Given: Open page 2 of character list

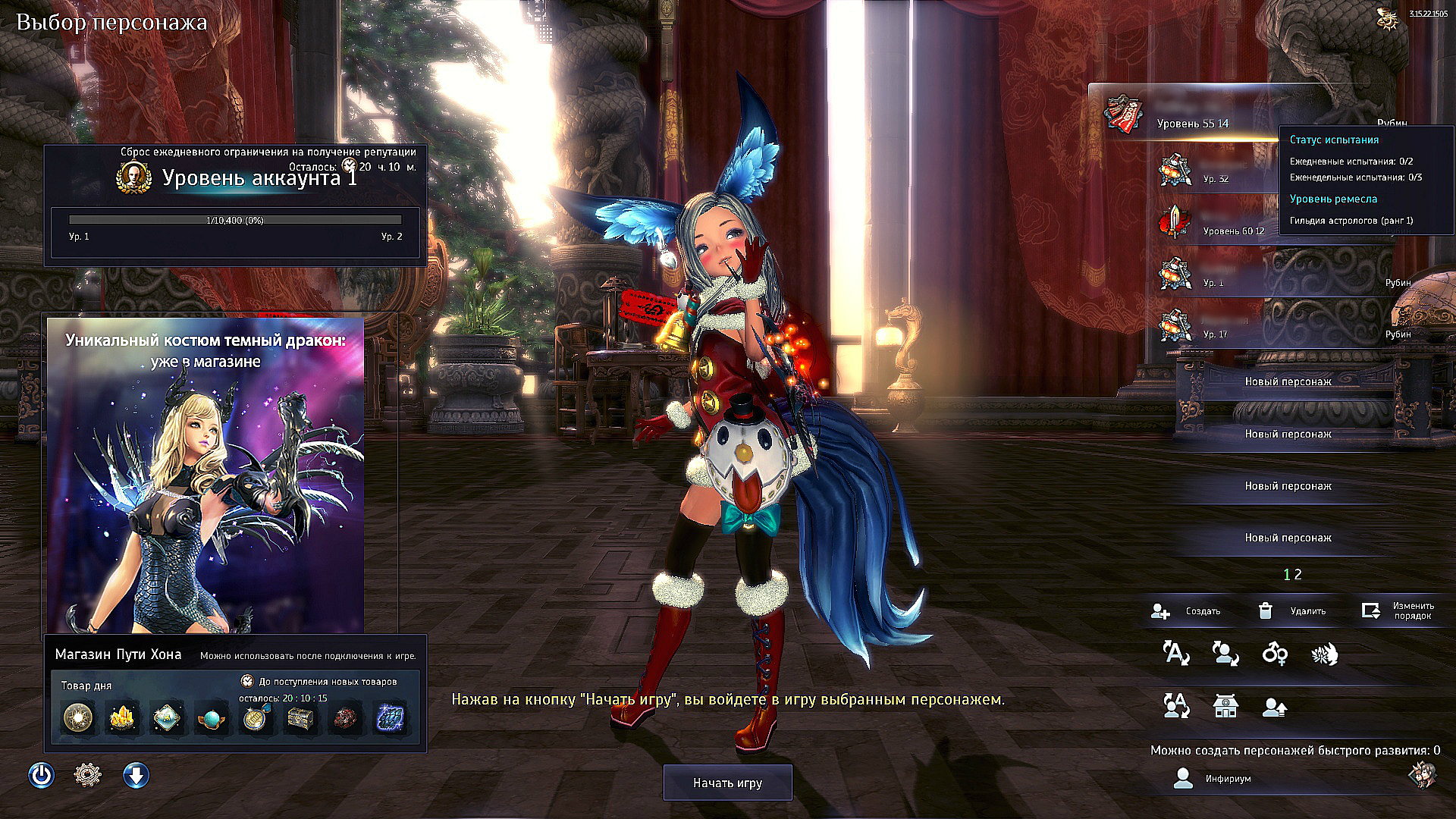Looking at the screenshot, I should (x=1298, y=574).
